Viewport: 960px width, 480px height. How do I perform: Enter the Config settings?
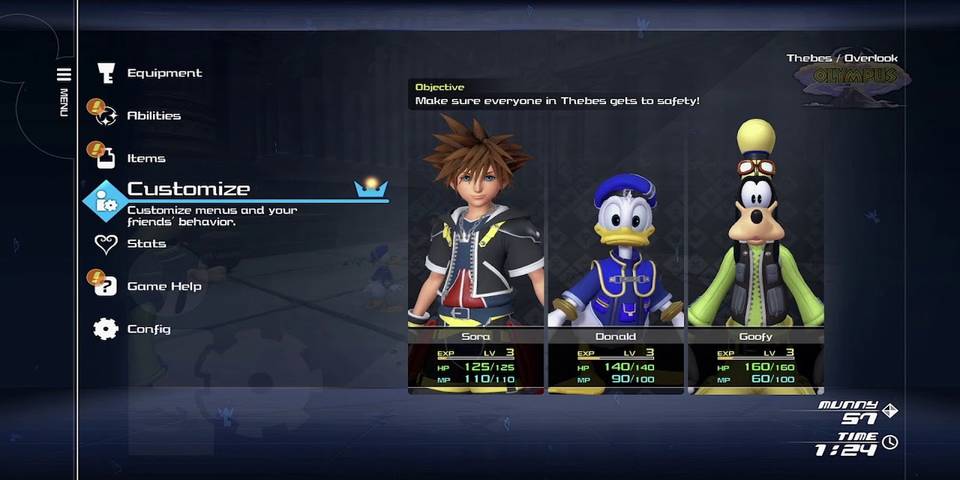(x=148, y=329)
